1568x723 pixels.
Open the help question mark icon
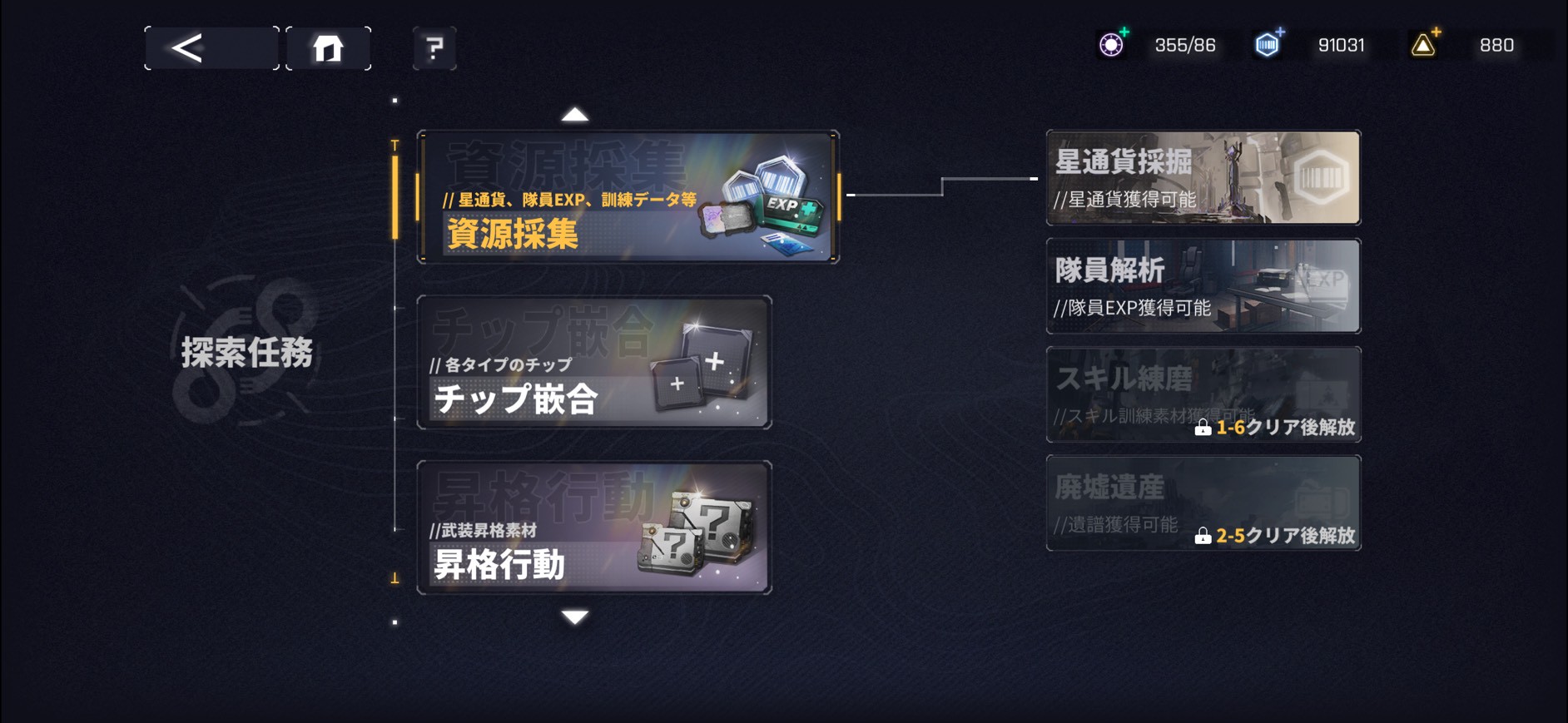click(x=434, y=47)
